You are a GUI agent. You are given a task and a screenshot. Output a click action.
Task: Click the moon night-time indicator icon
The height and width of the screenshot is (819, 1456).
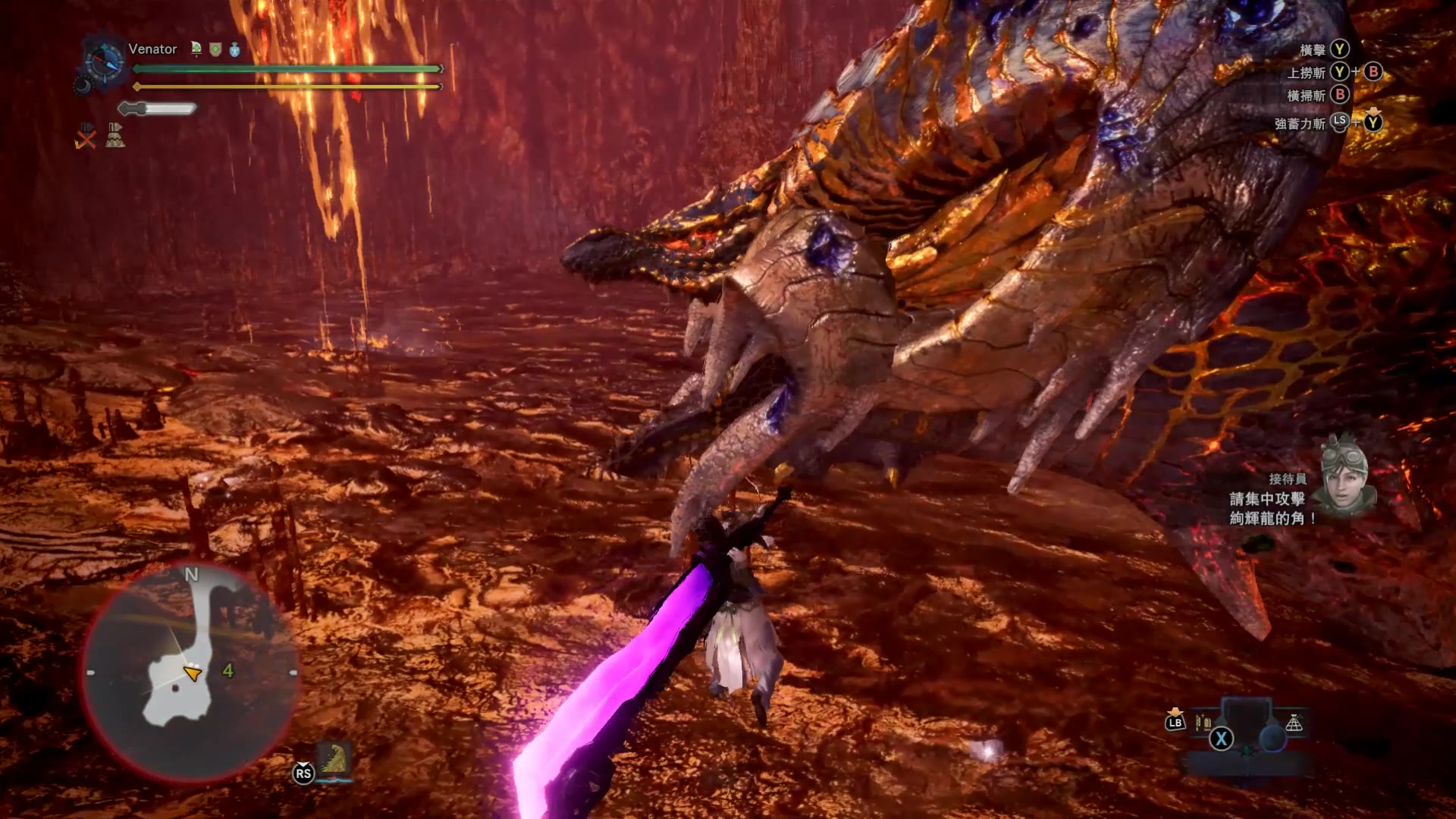click(x=82, y=86)
